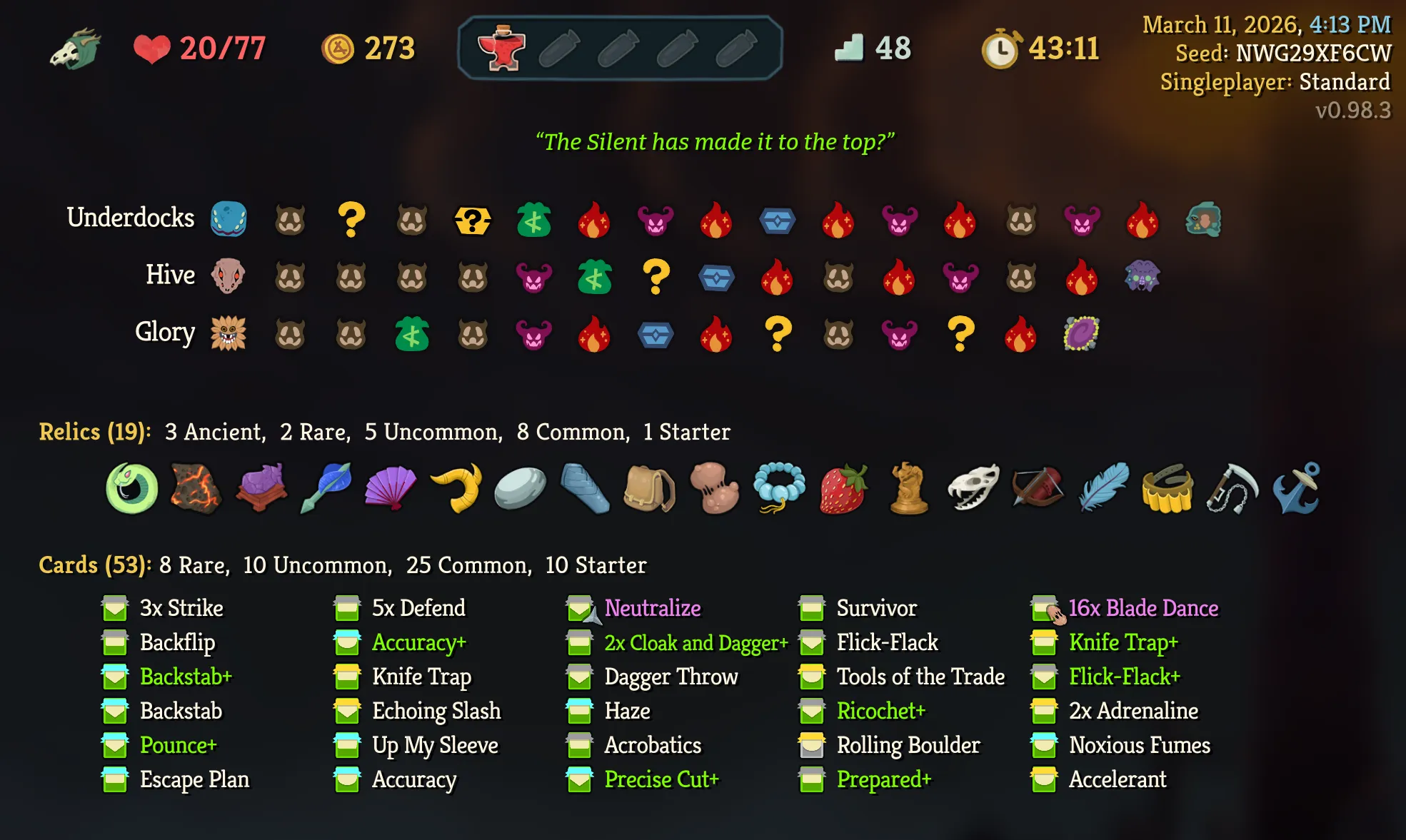Screen dimensions: 1406x840
Task: Select the Relics (19) header
Action: tap(94, 431)
